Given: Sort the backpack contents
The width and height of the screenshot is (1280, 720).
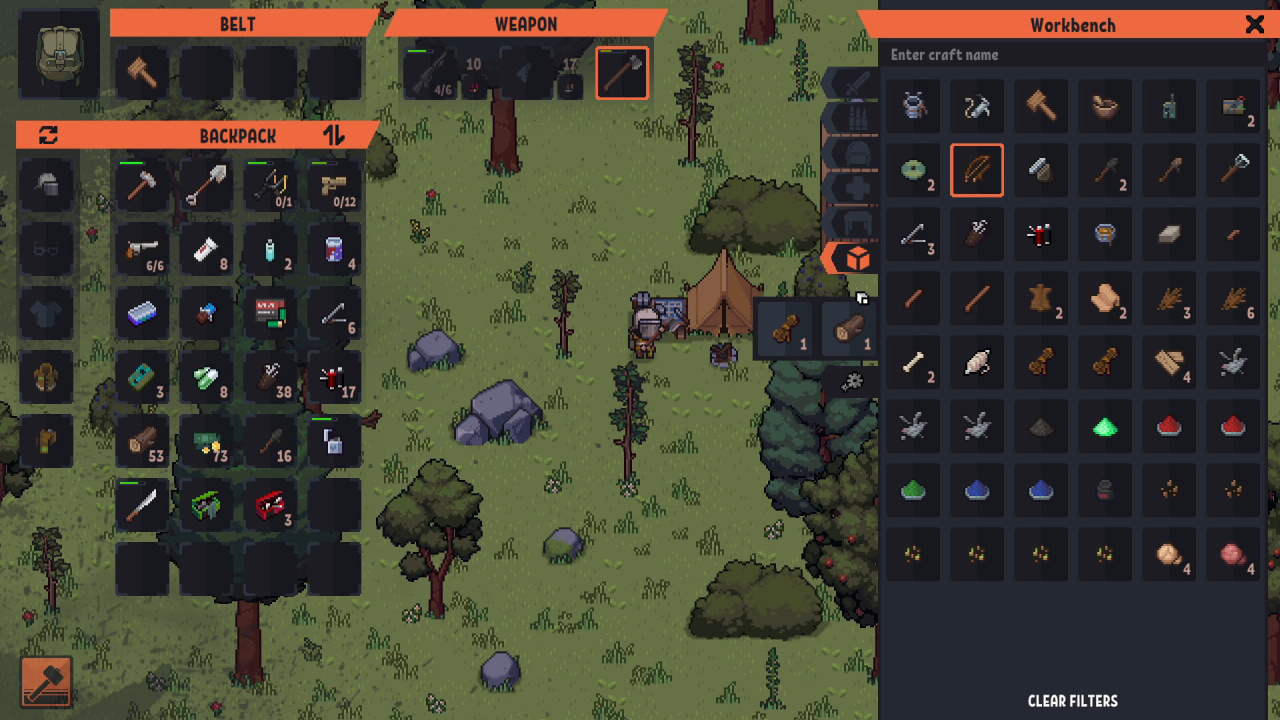Looking at the screenshot, I should point(334,135).
